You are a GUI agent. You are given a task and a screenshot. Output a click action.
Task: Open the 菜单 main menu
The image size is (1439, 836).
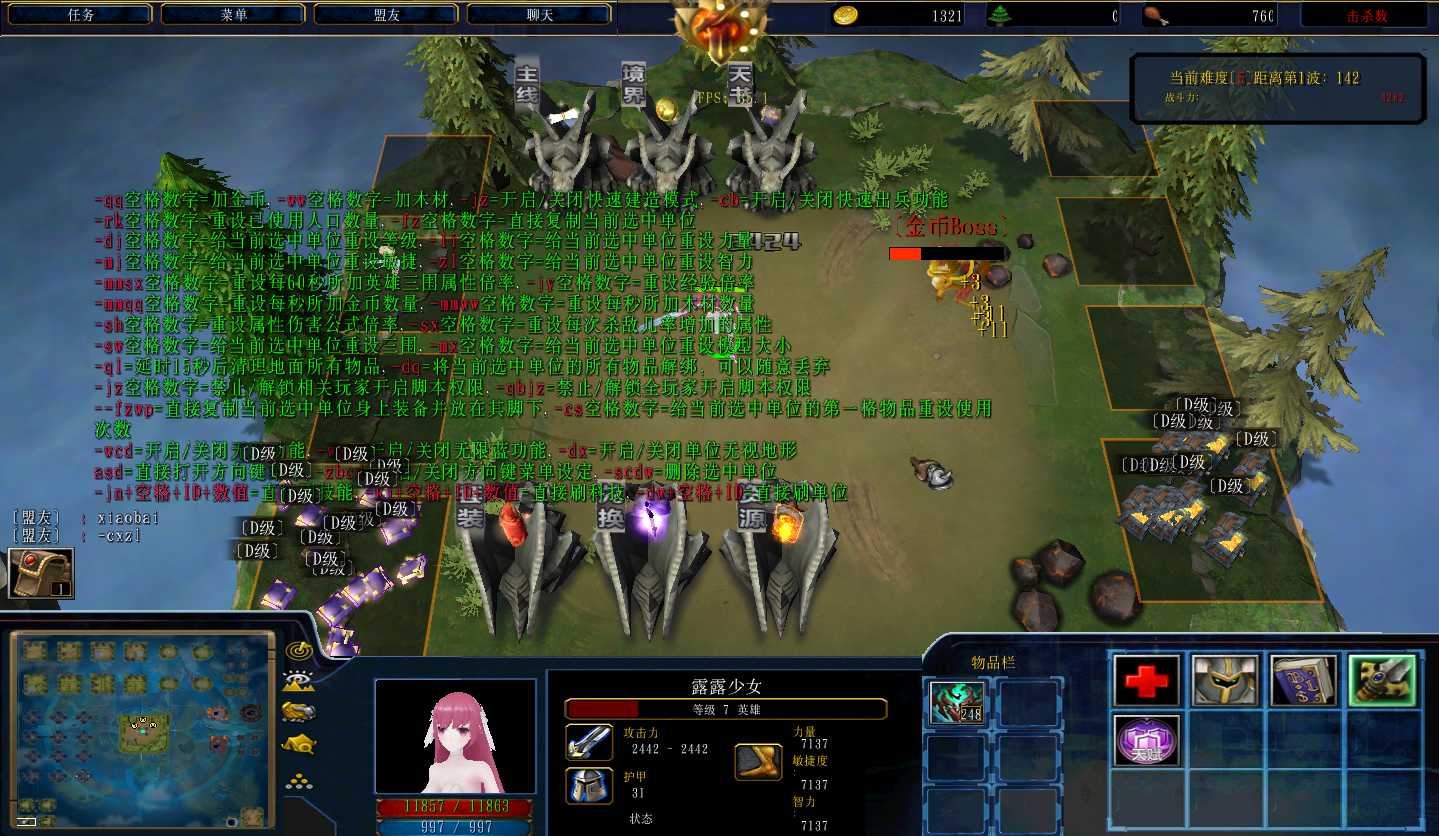(234, 15)
